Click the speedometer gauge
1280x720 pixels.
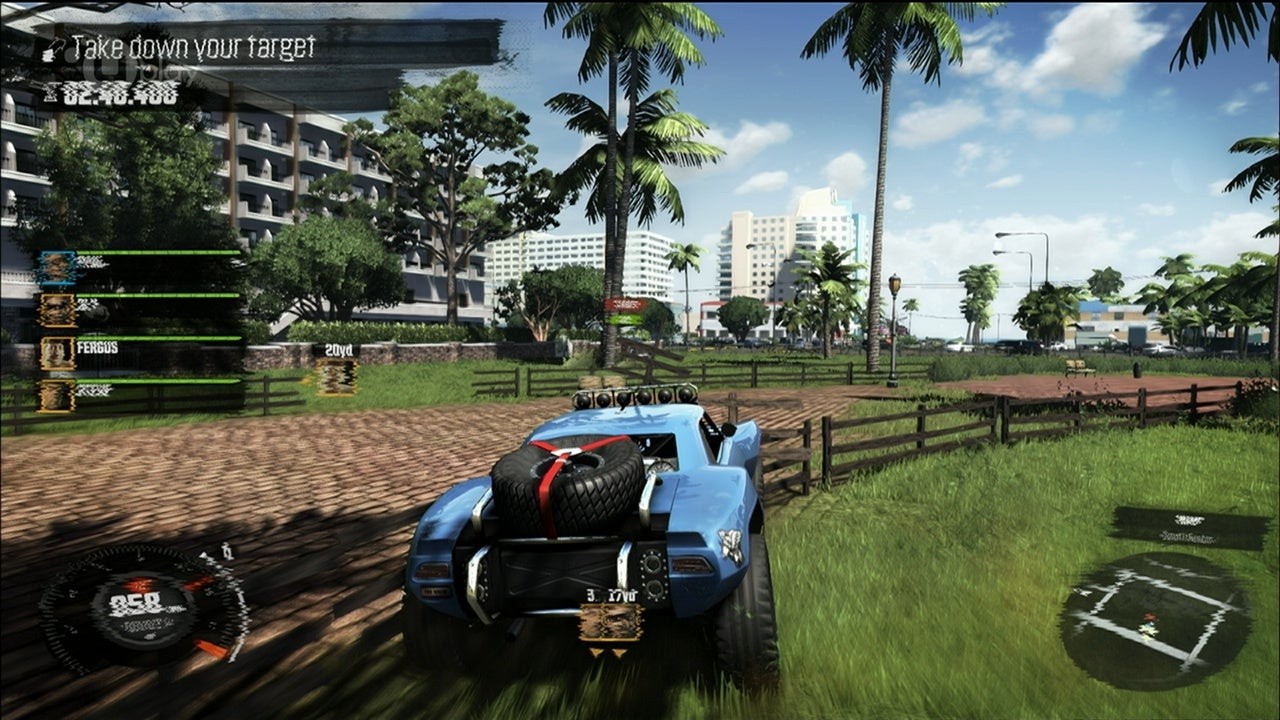(143, 607)
